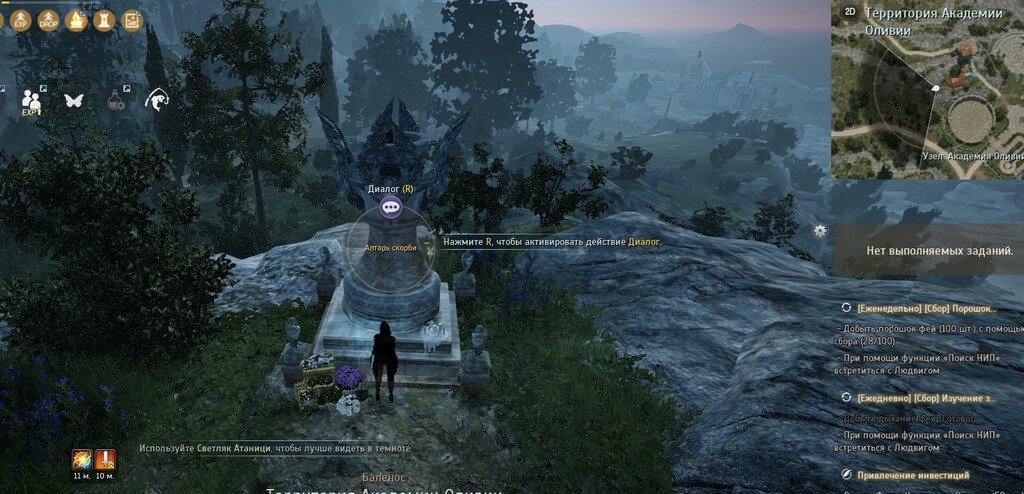Toggle the 2D minimap view button
The image size is (1024, 494).
(850, 12)
